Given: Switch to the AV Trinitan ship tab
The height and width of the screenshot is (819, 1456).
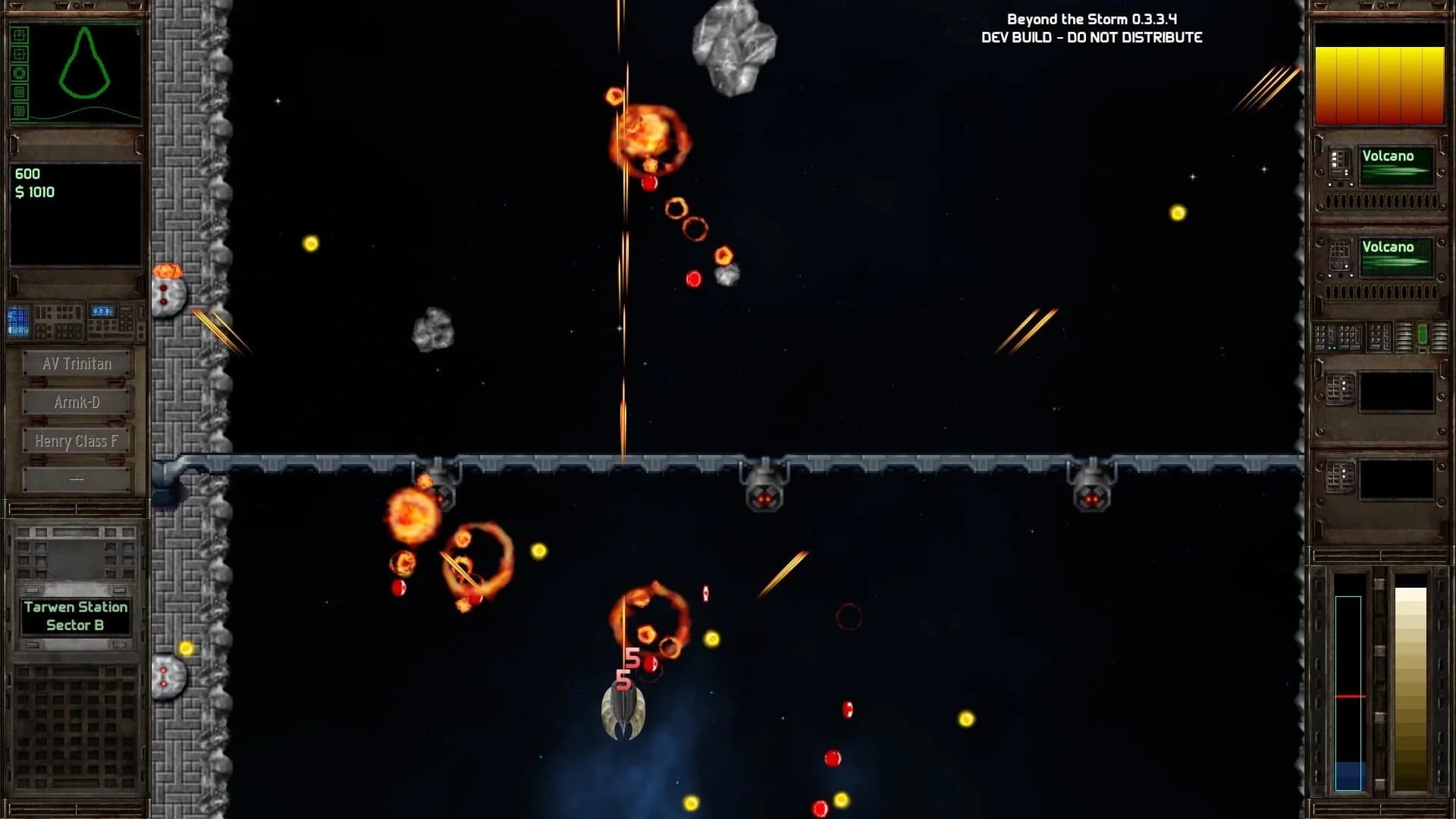Looking at the screenshot, I should pyautogui.click(x=76, y=362).
